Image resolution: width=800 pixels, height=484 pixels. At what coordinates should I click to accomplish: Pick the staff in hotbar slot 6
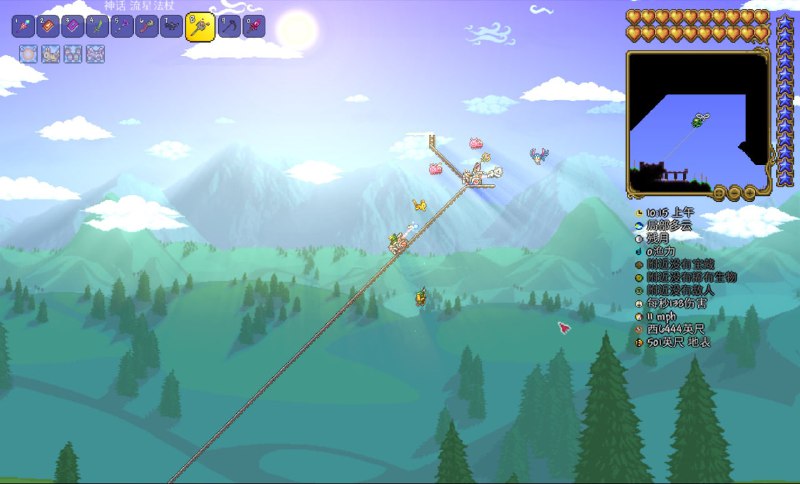(x=146, y=26)
